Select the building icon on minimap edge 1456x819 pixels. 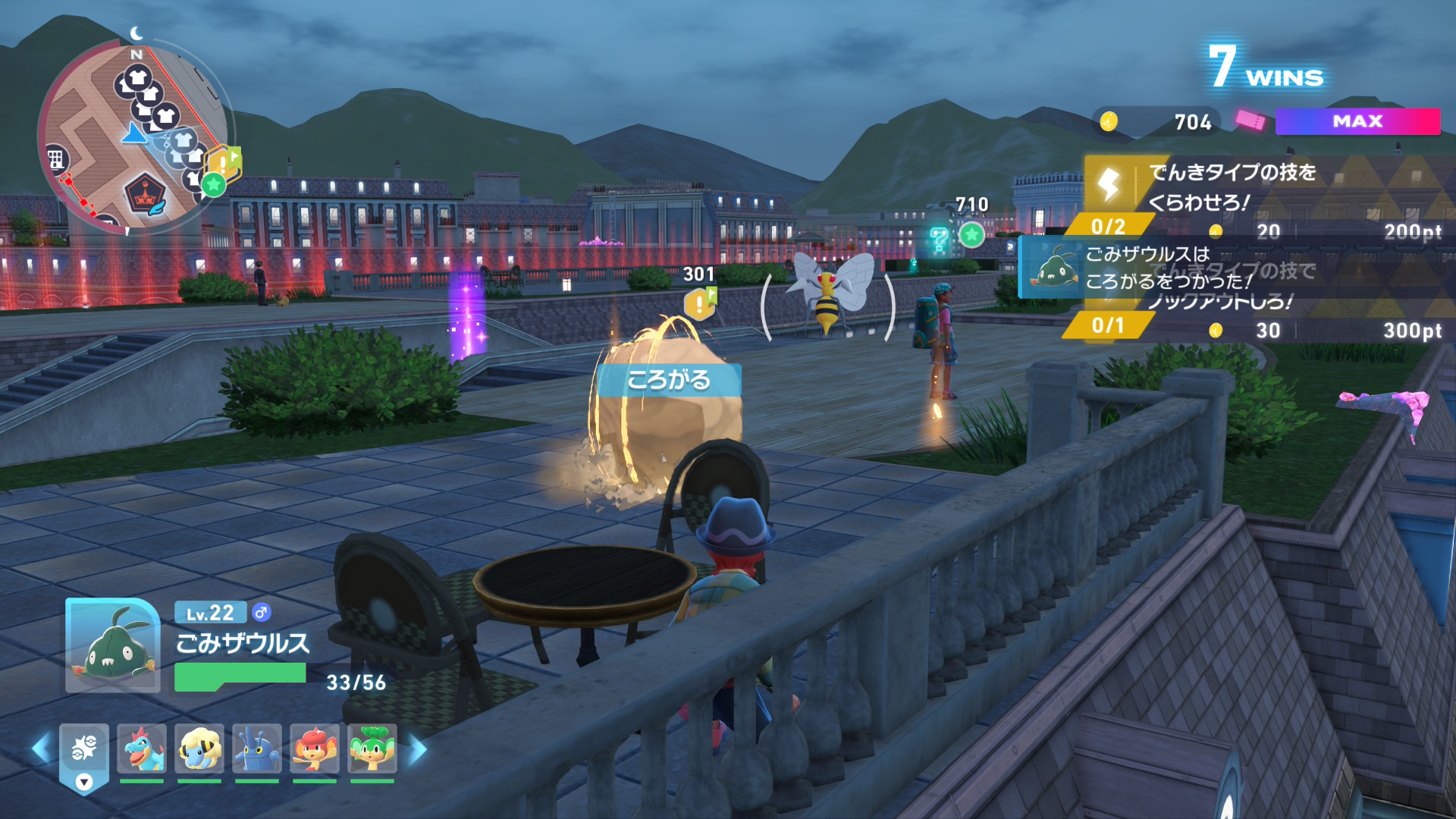coord(55,159)
